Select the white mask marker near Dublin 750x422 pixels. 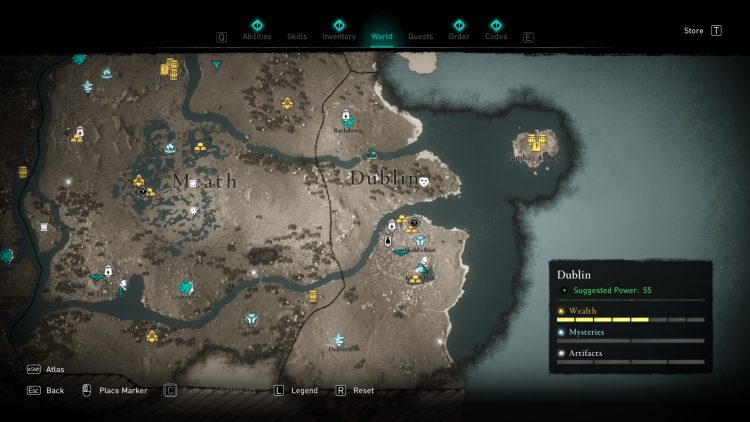point(424,181)
